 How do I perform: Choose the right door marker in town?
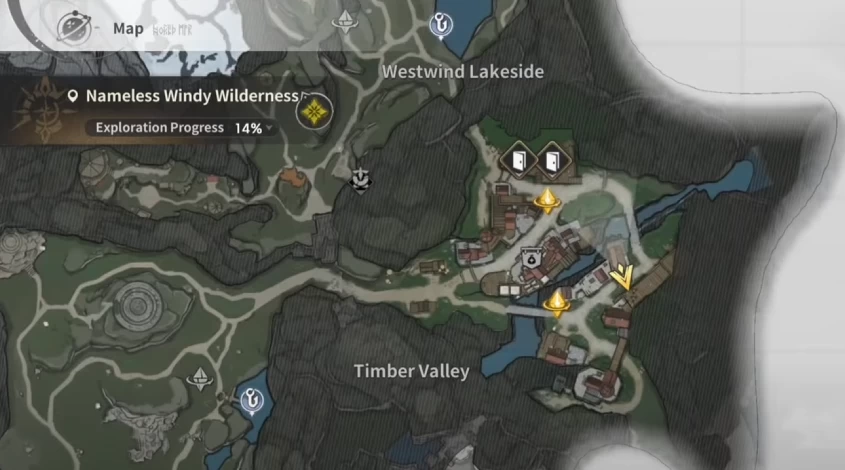(551, 160)
